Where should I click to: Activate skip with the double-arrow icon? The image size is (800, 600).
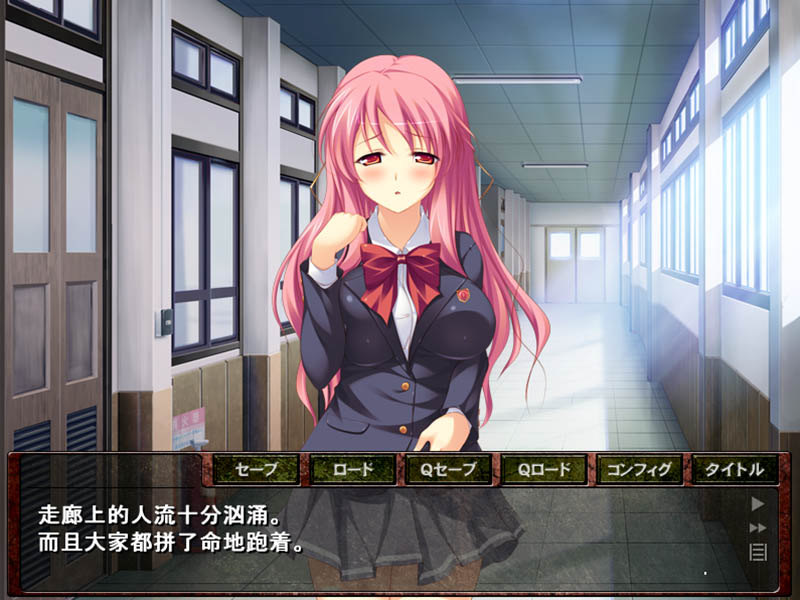[758, 528]
